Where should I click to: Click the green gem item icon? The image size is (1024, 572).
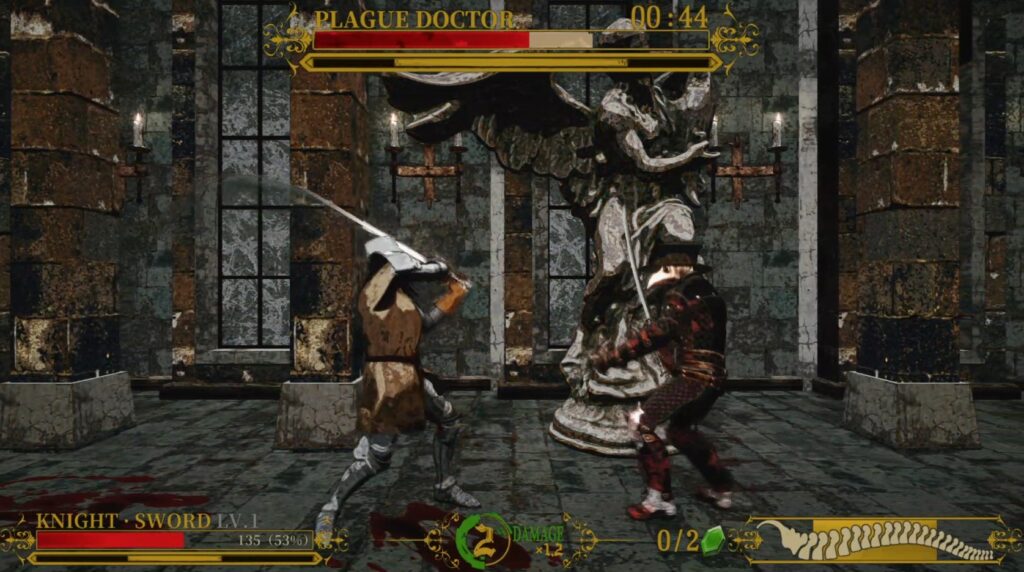coord(713,541)
